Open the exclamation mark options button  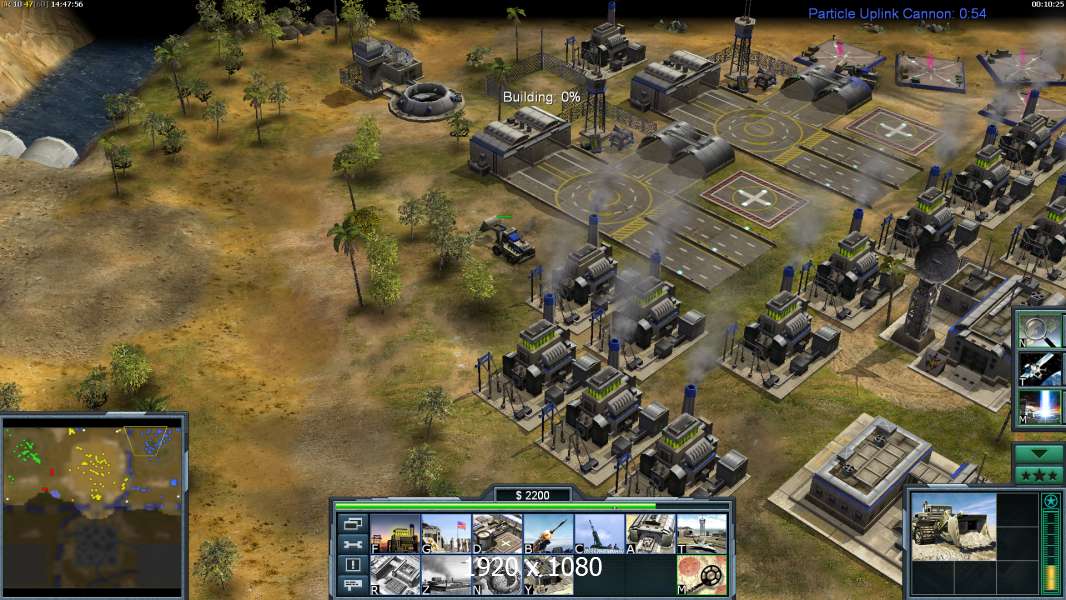click(x=352, y=565)
